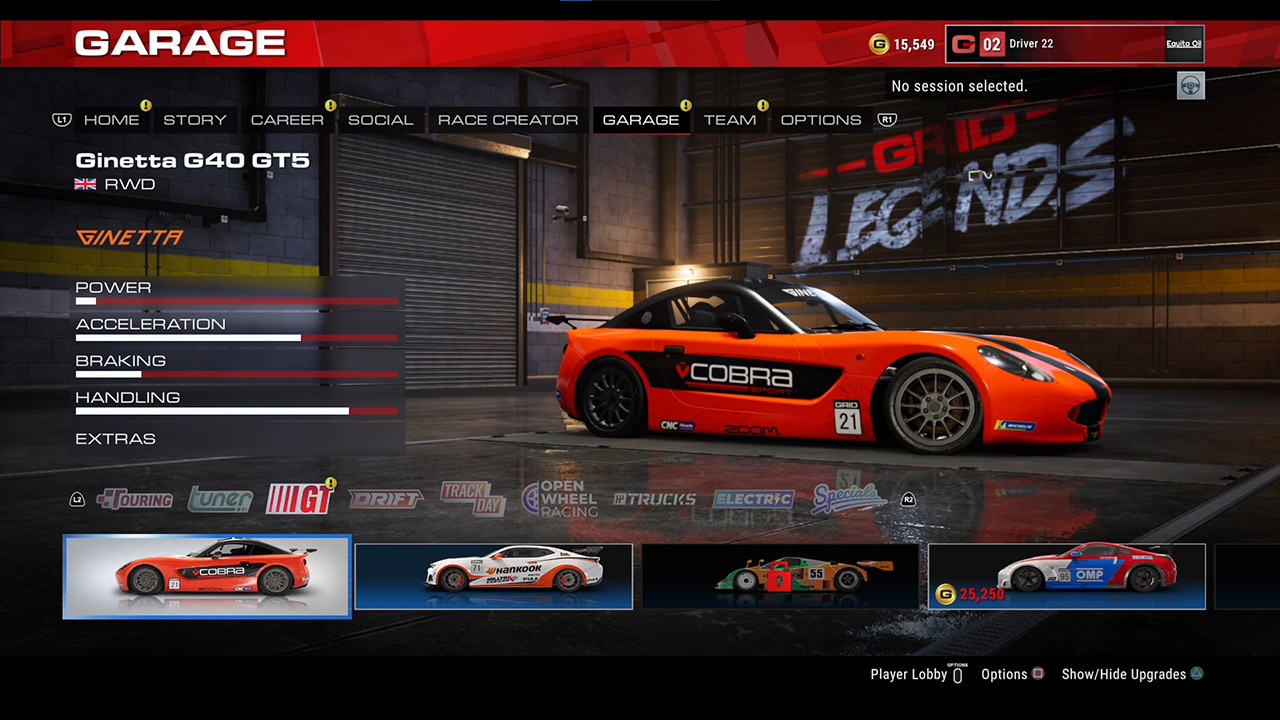Choose the Drift car class
Image resolution: width=1280 pixels, height=720 pixels.
pyautogui.click(x=386, y=498)
